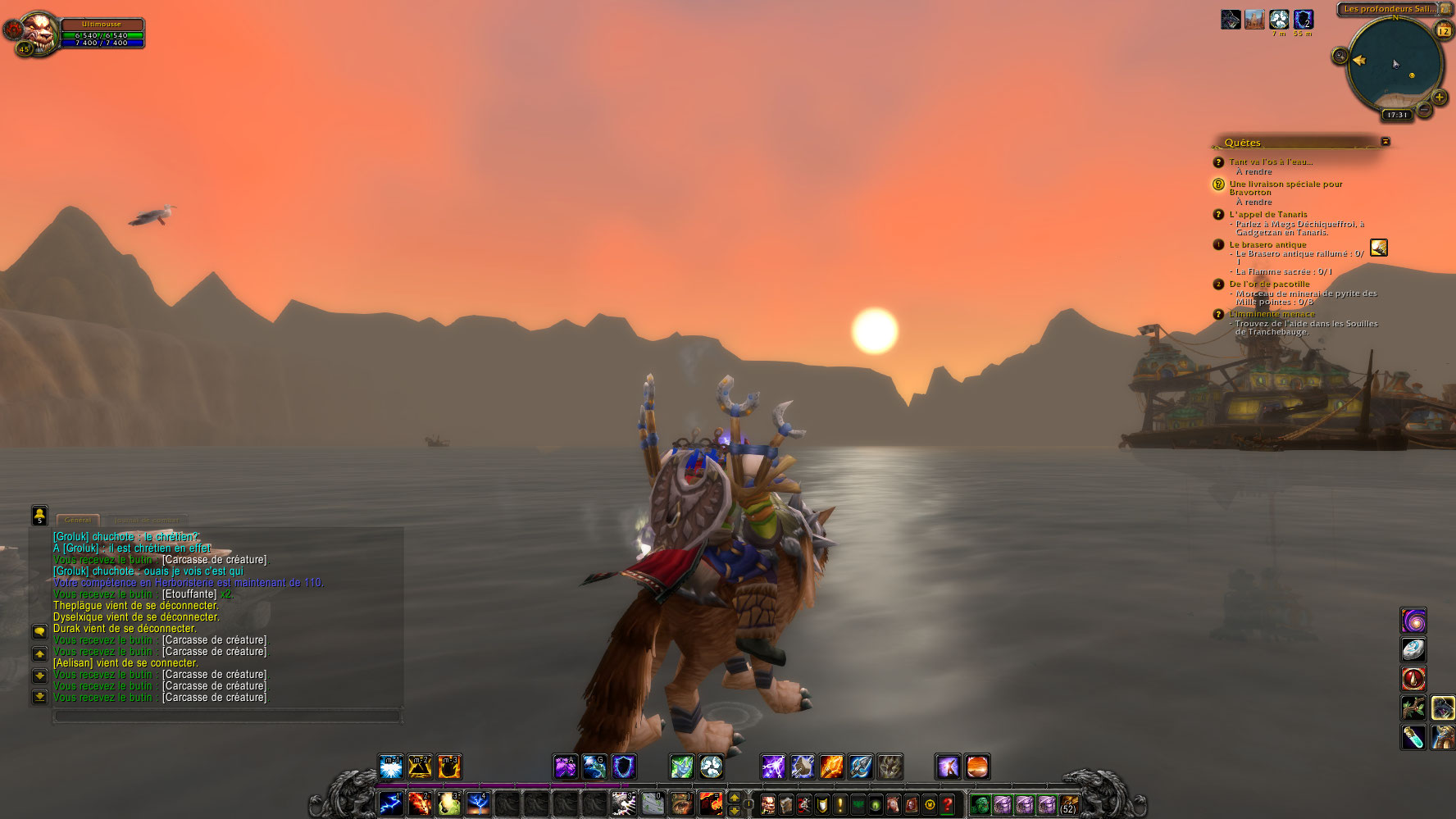This screenshot has width=1456, height=819.
Task: Open the red question mark help button
Action: [x=948, y=804]
